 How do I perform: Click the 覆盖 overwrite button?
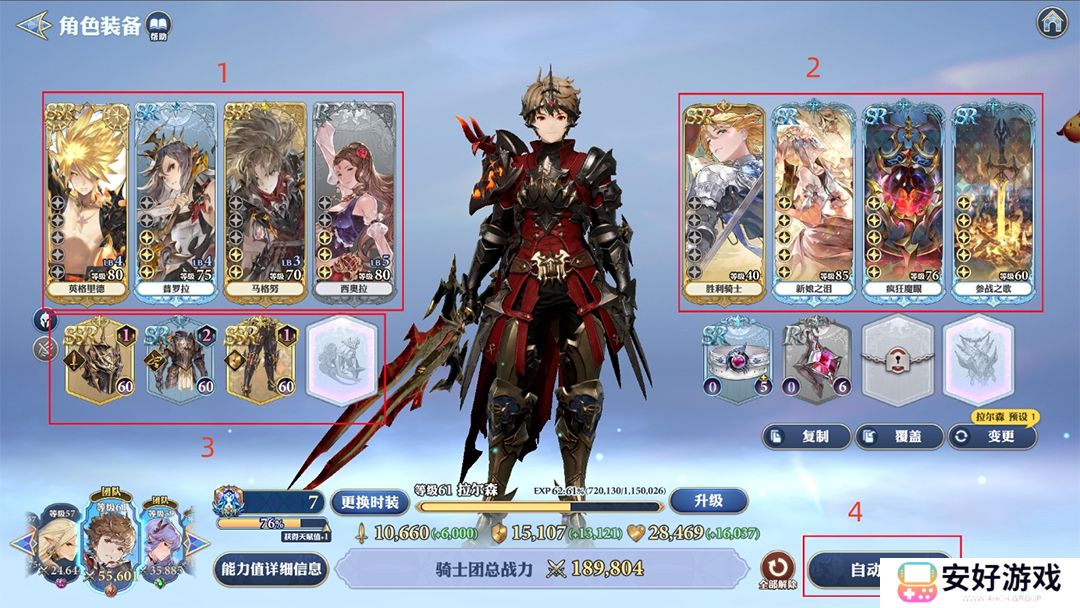pos(896,436)
